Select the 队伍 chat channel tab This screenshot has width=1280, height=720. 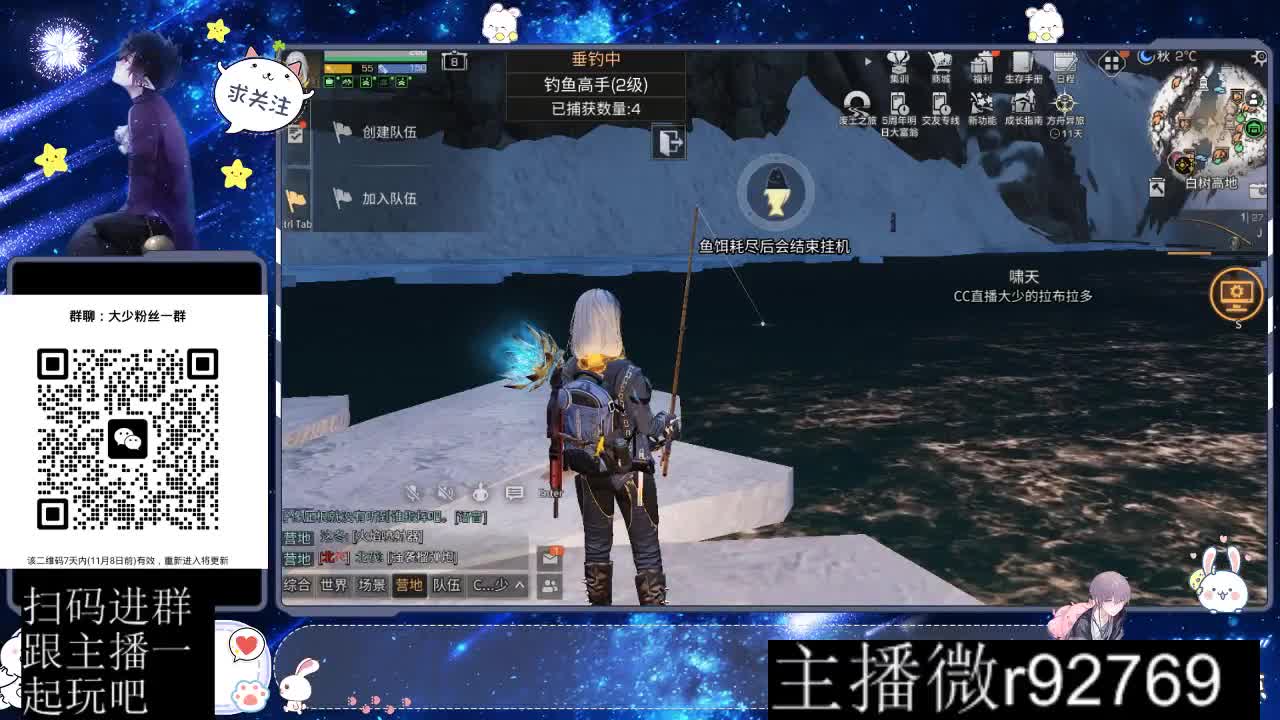click(x=448, y=585)
